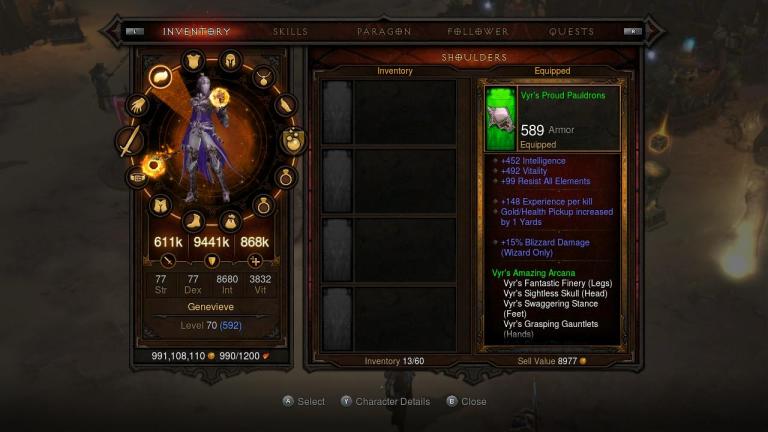Open the Paragon tab
Viewport: 768px width, 432px height.
tap(384, 32)
